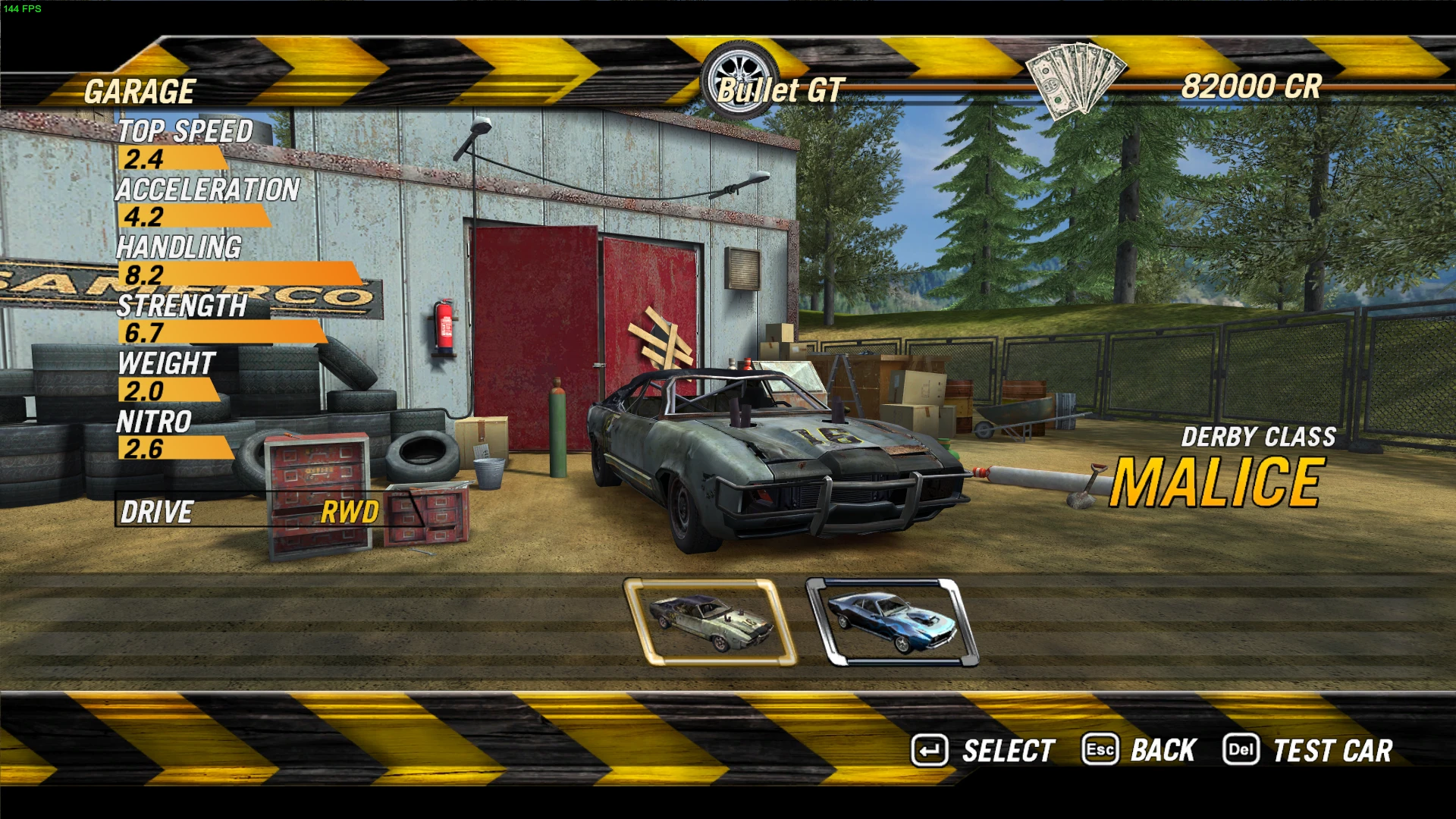1456x819 pixels.
Task: Activate the TEST CAR option
Action: [1309, 751]
